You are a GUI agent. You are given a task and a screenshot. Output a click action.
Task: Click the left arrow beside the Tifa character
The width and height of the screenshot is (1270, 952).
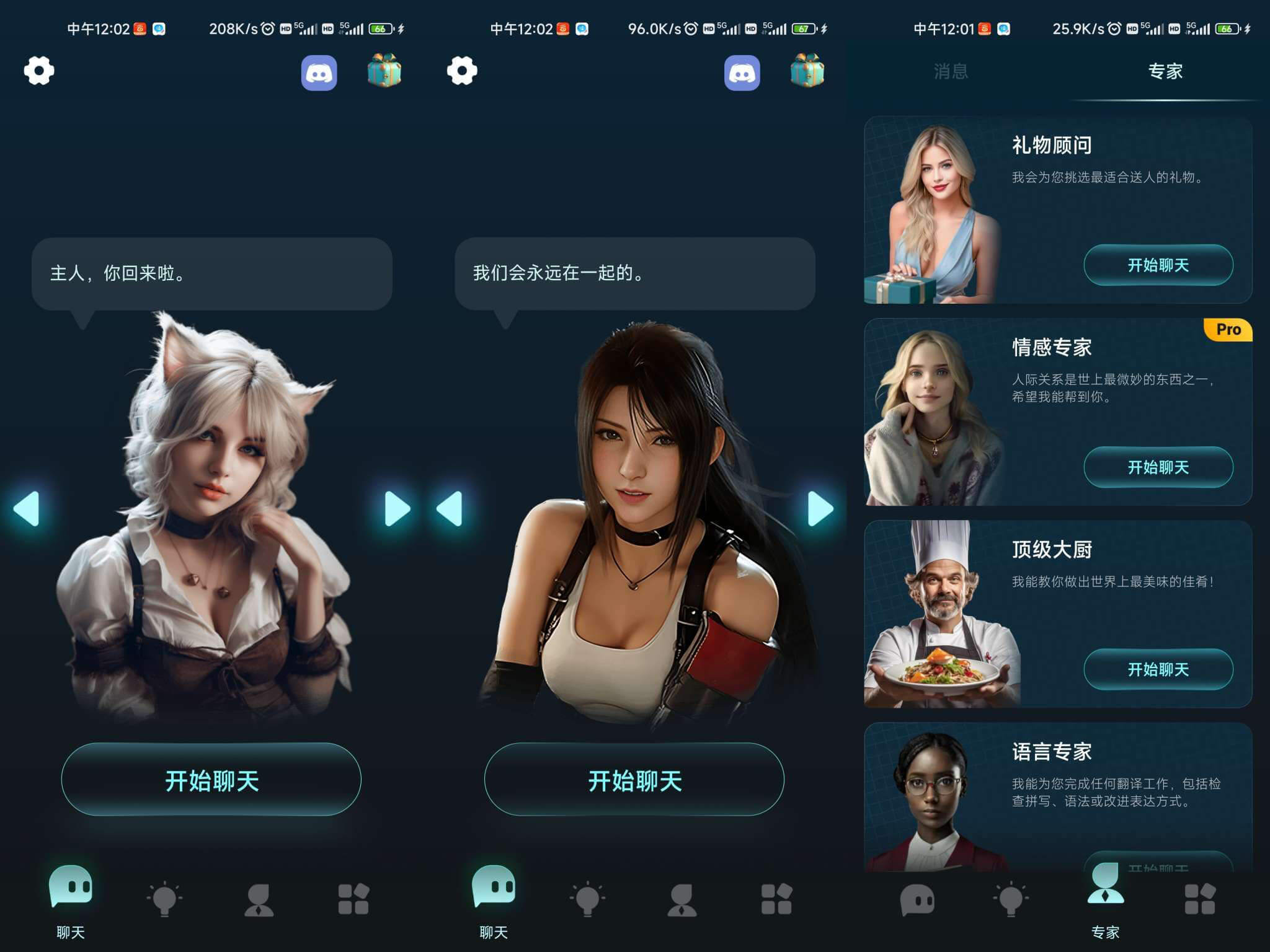pos(451,507)
